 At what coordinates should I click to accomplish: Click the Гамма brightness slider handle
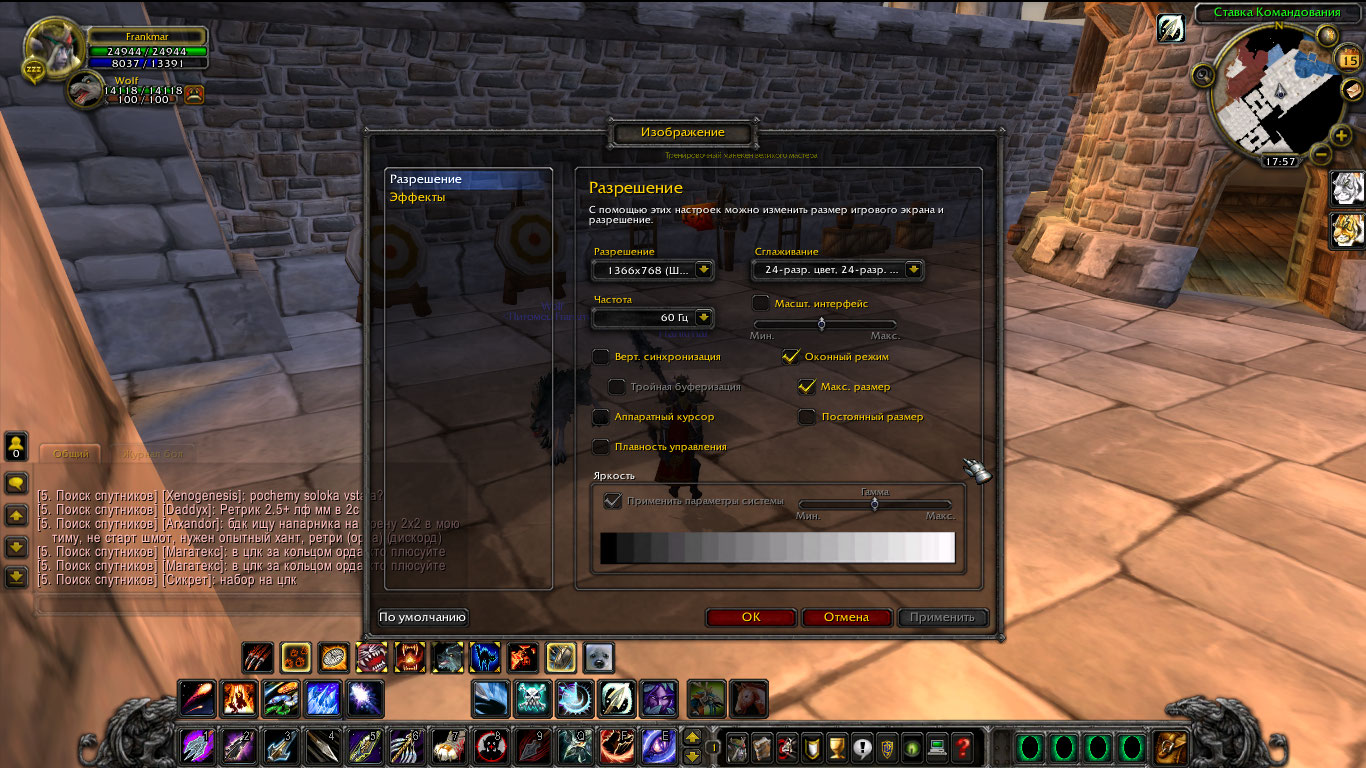pyautogui.click(x=874, y=505)
